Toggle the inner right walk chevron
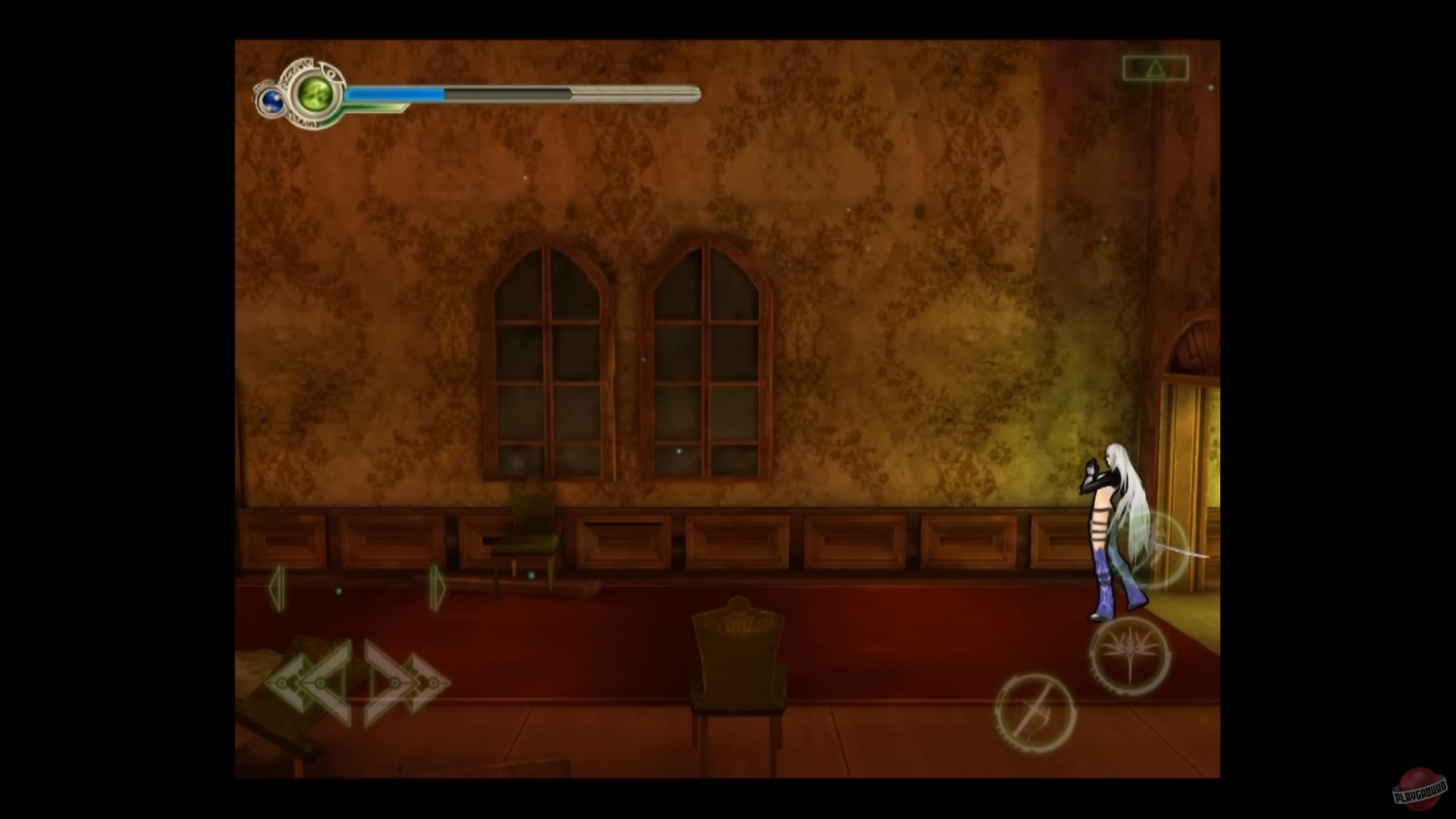Screen dimensions: 1456x819 394,682
